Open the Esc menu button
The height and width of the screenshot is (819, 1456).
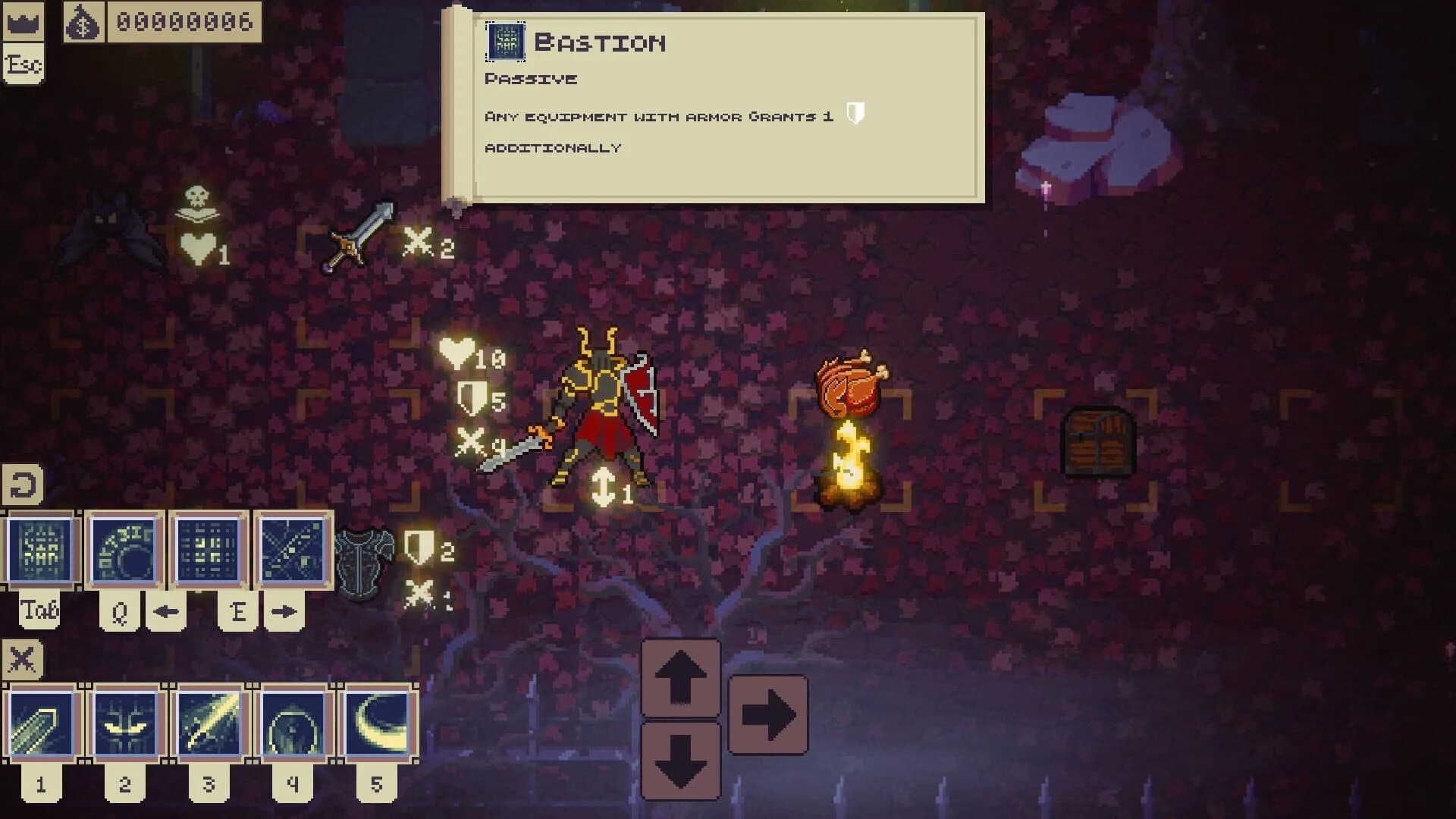(25, 62)
